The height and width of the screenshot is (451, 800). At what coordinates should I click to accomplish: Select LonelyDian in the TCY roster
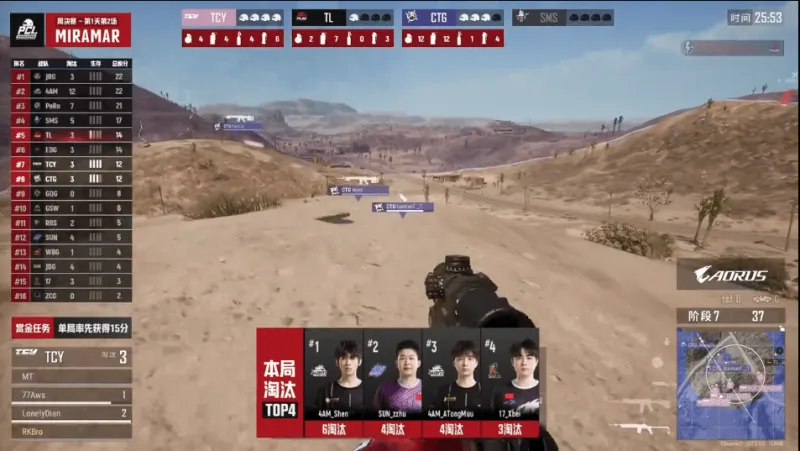pos(70,413)
